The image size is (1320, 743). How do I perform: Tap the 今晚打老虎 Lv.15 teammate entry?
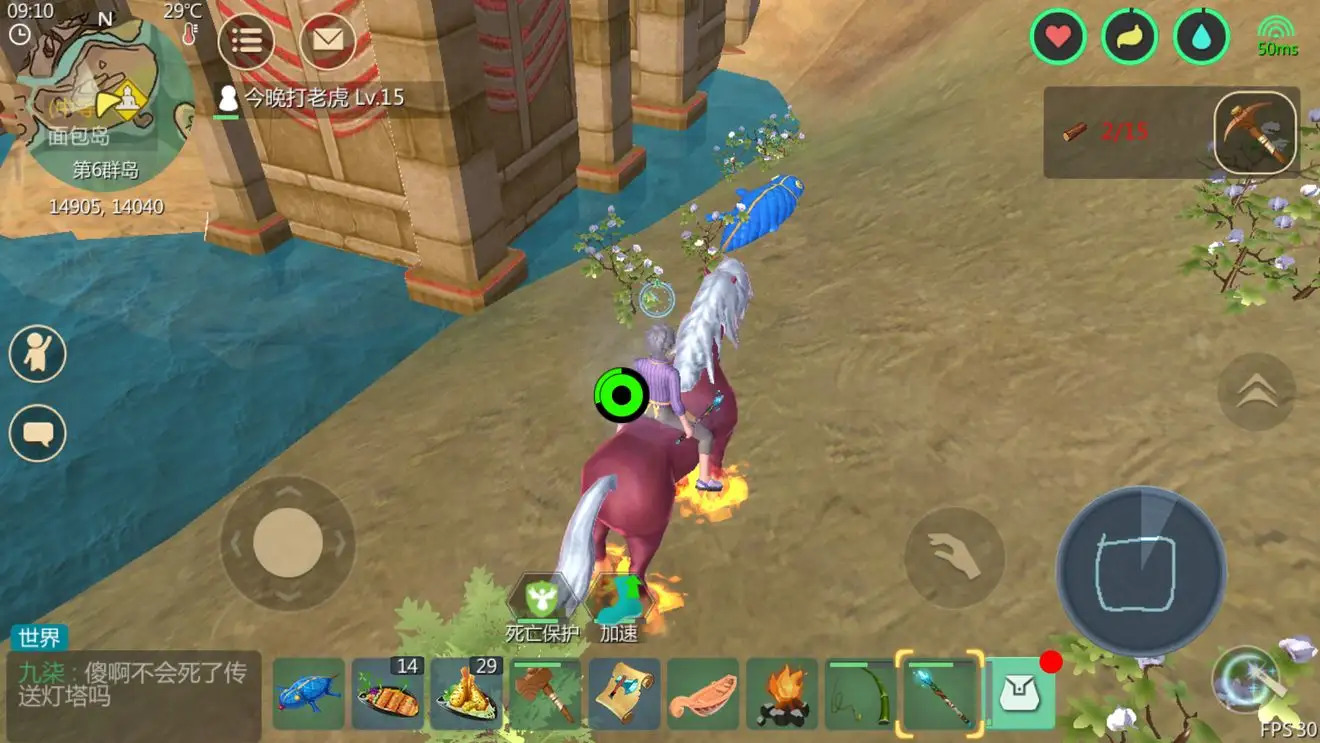pyautogui.click(x=312, y=98)
